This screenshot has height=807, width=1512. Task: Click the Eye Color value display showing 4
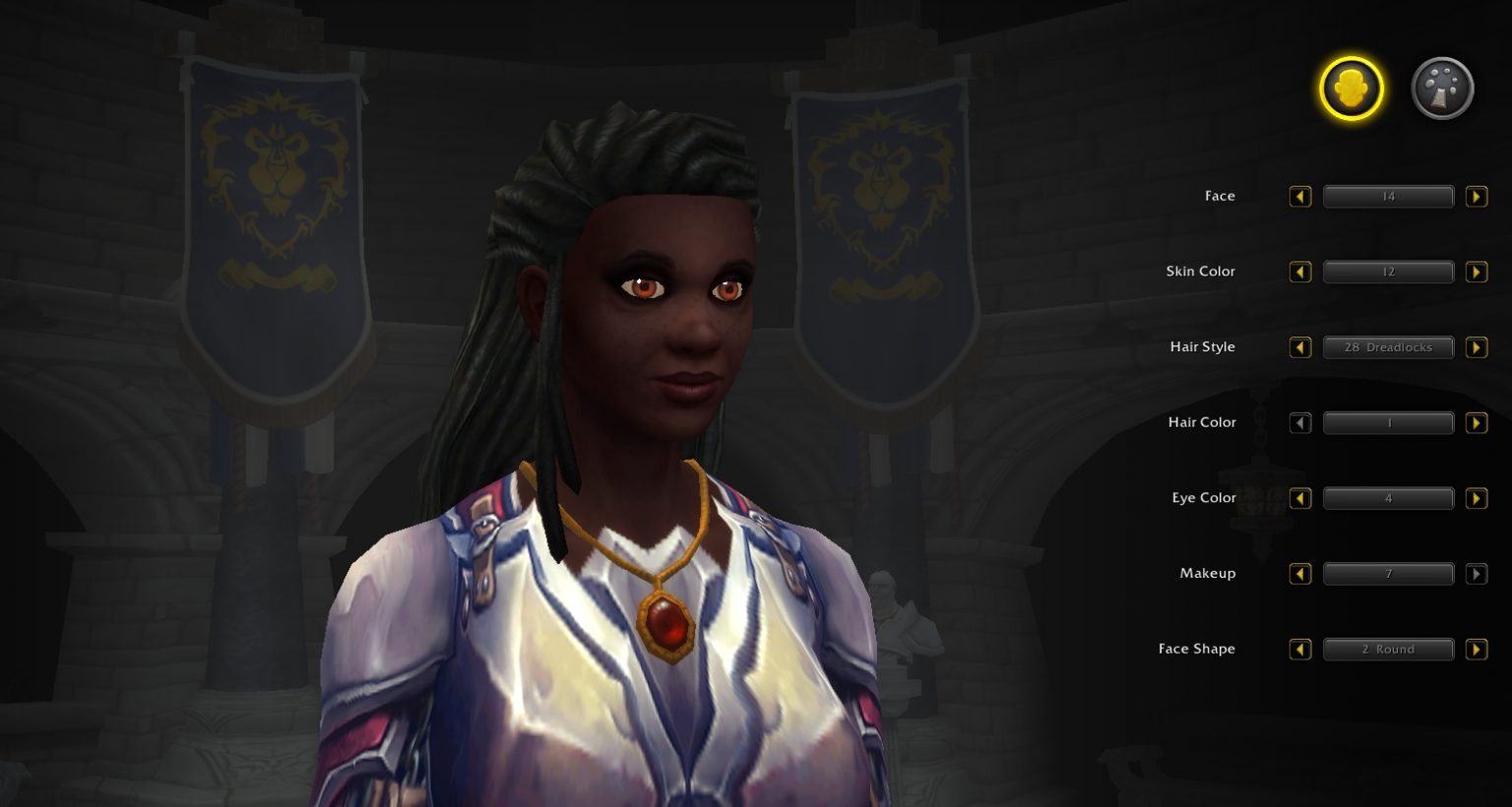tap(1388, 498)
